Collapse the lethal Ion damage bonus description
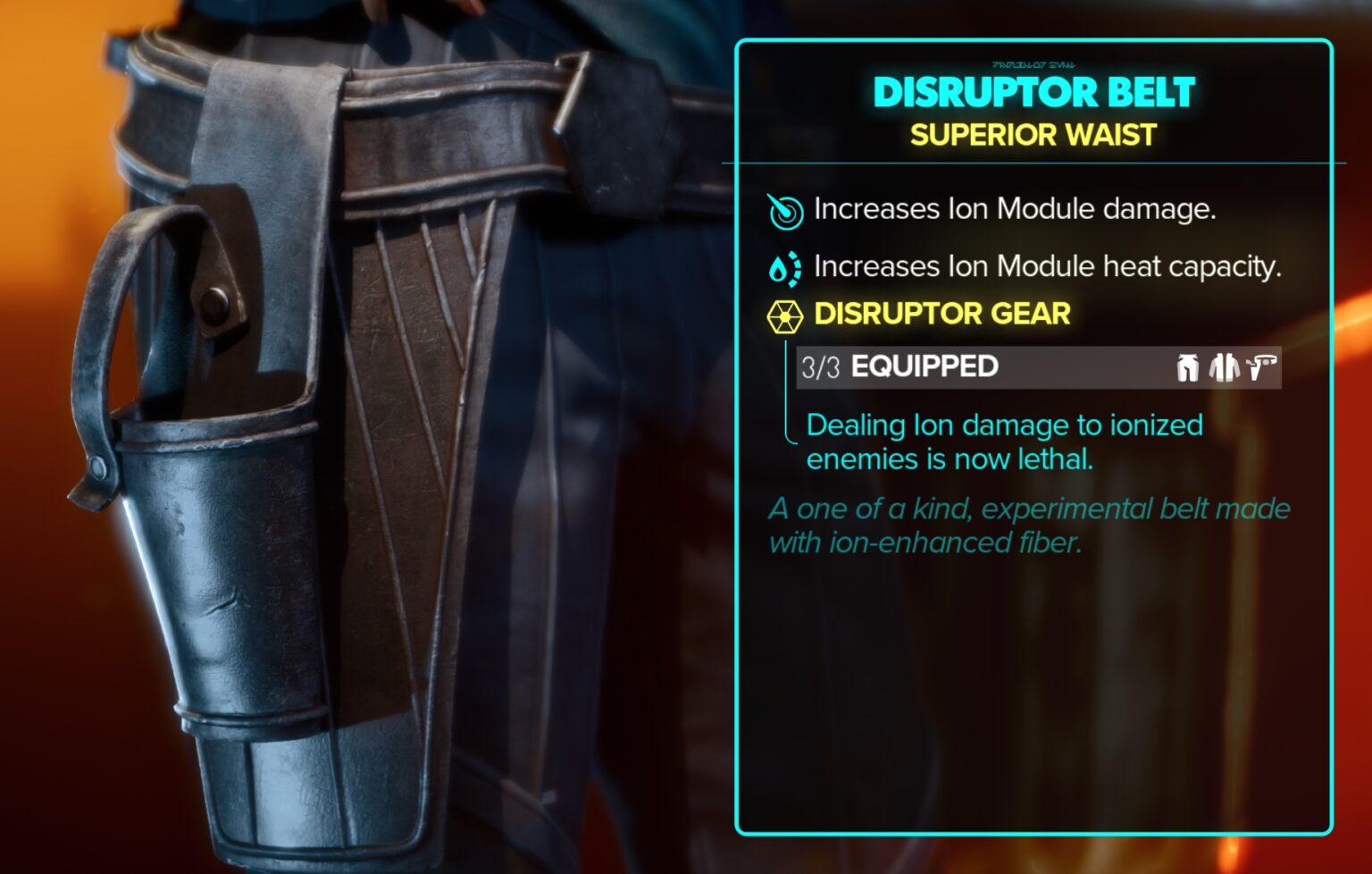 pos(1004,440)
